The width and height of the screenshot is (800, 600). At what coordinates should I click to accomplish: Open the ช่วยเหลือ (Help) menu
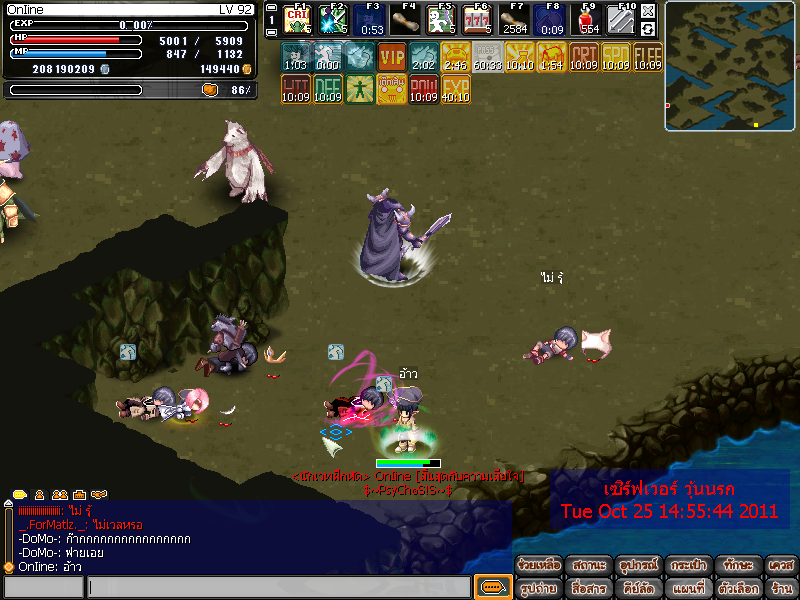[539, 566]
